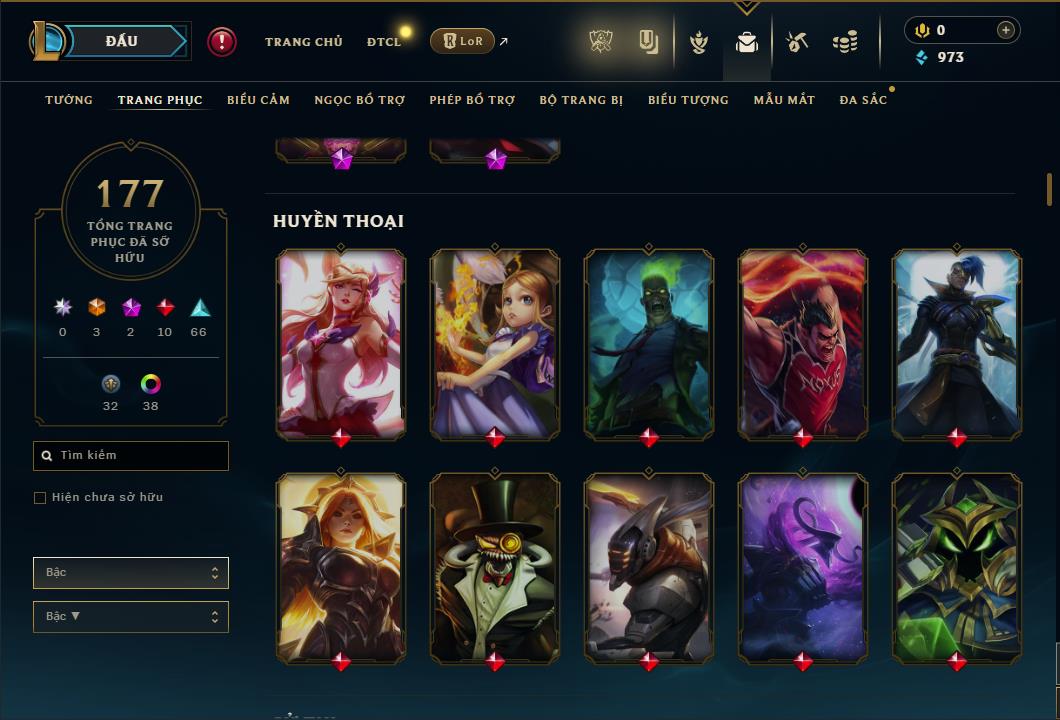Click the Tìm kiếm search field
Viewport: 1060px width, 720px height.
click(x=131, y=456)
